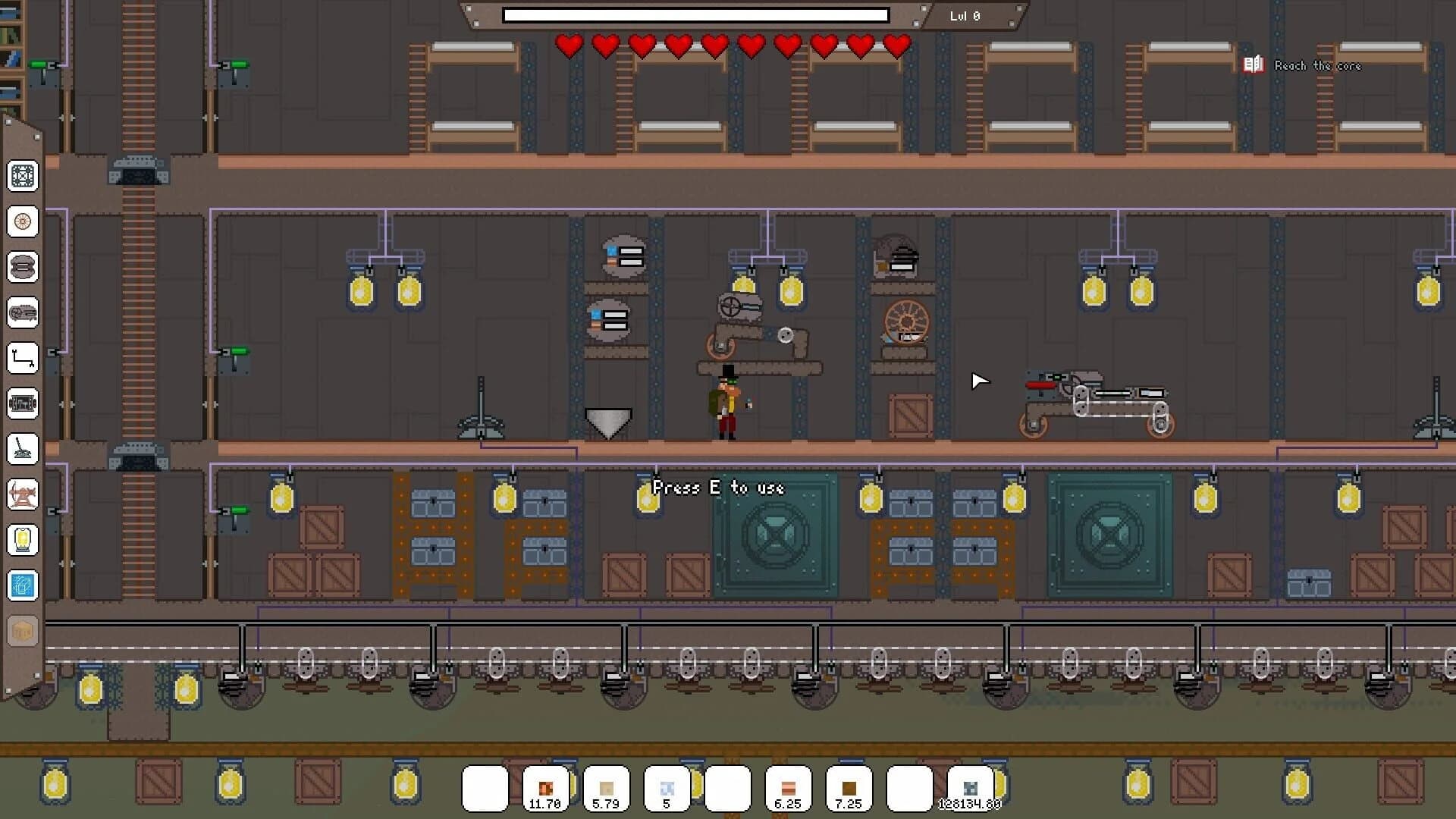Open the stacked gears tool

[23, 266]
